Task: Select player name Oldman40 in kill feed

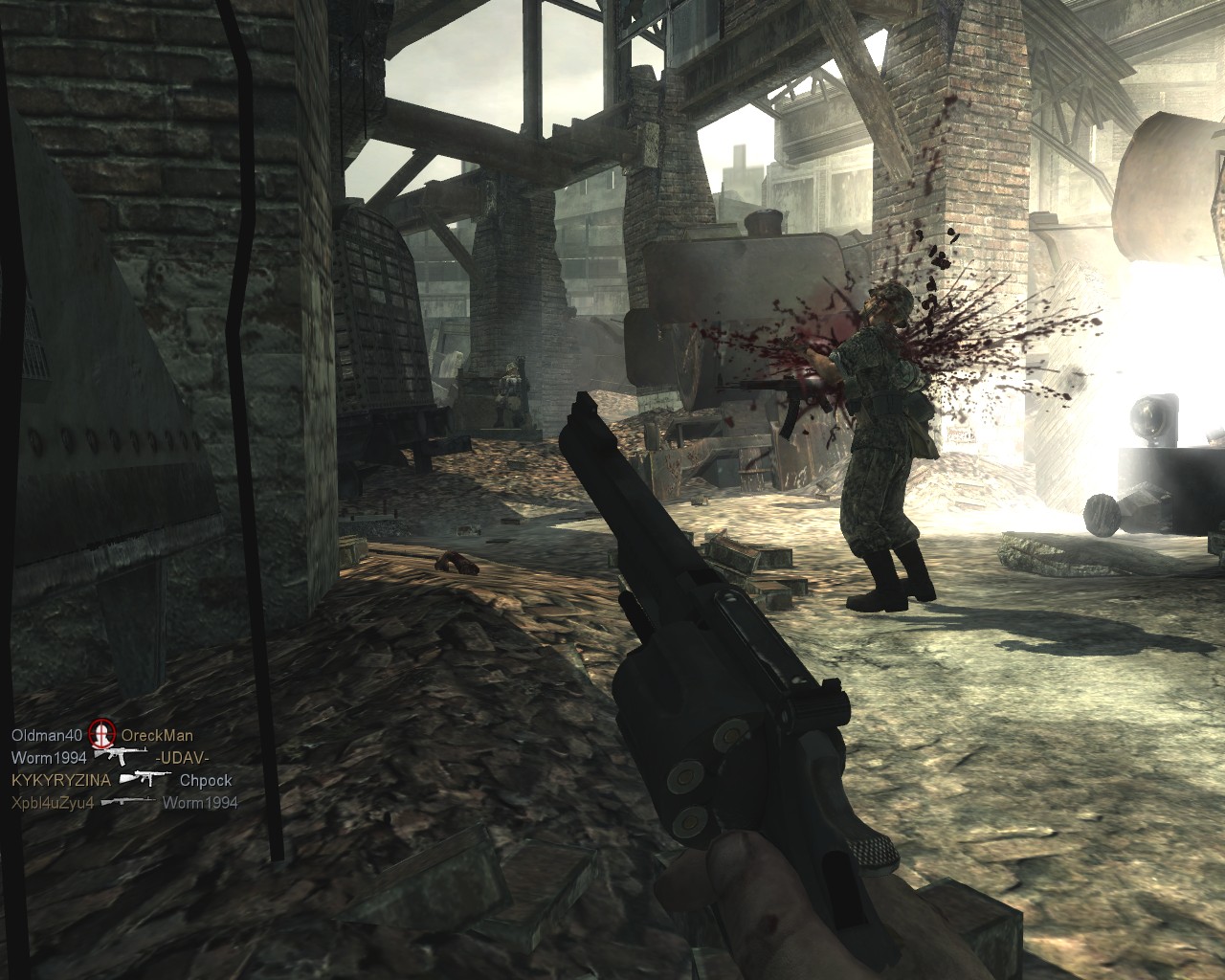Action: [x=48, y=736]
